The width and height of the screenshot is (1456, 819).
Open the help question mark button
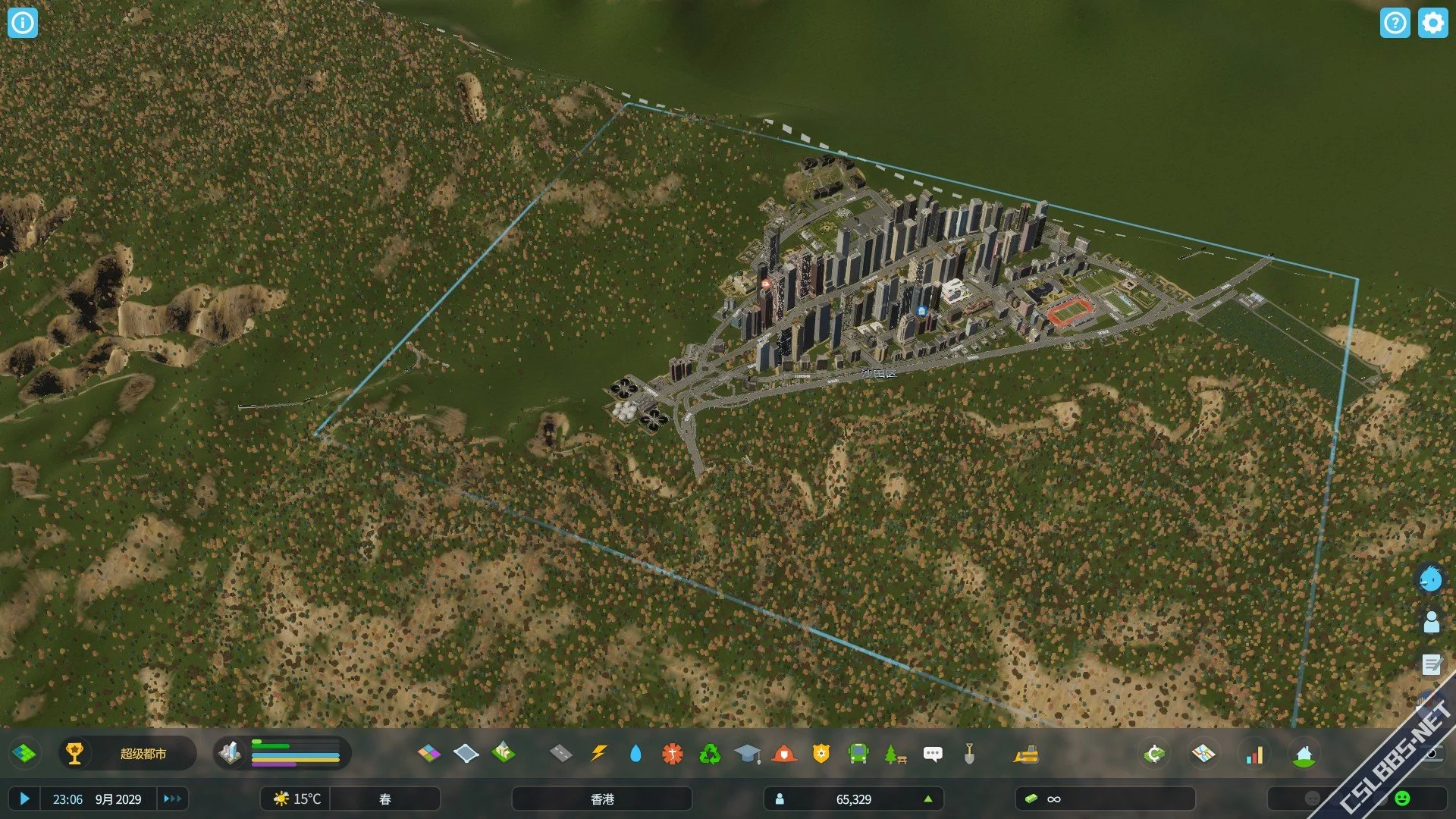point(1395,23)
